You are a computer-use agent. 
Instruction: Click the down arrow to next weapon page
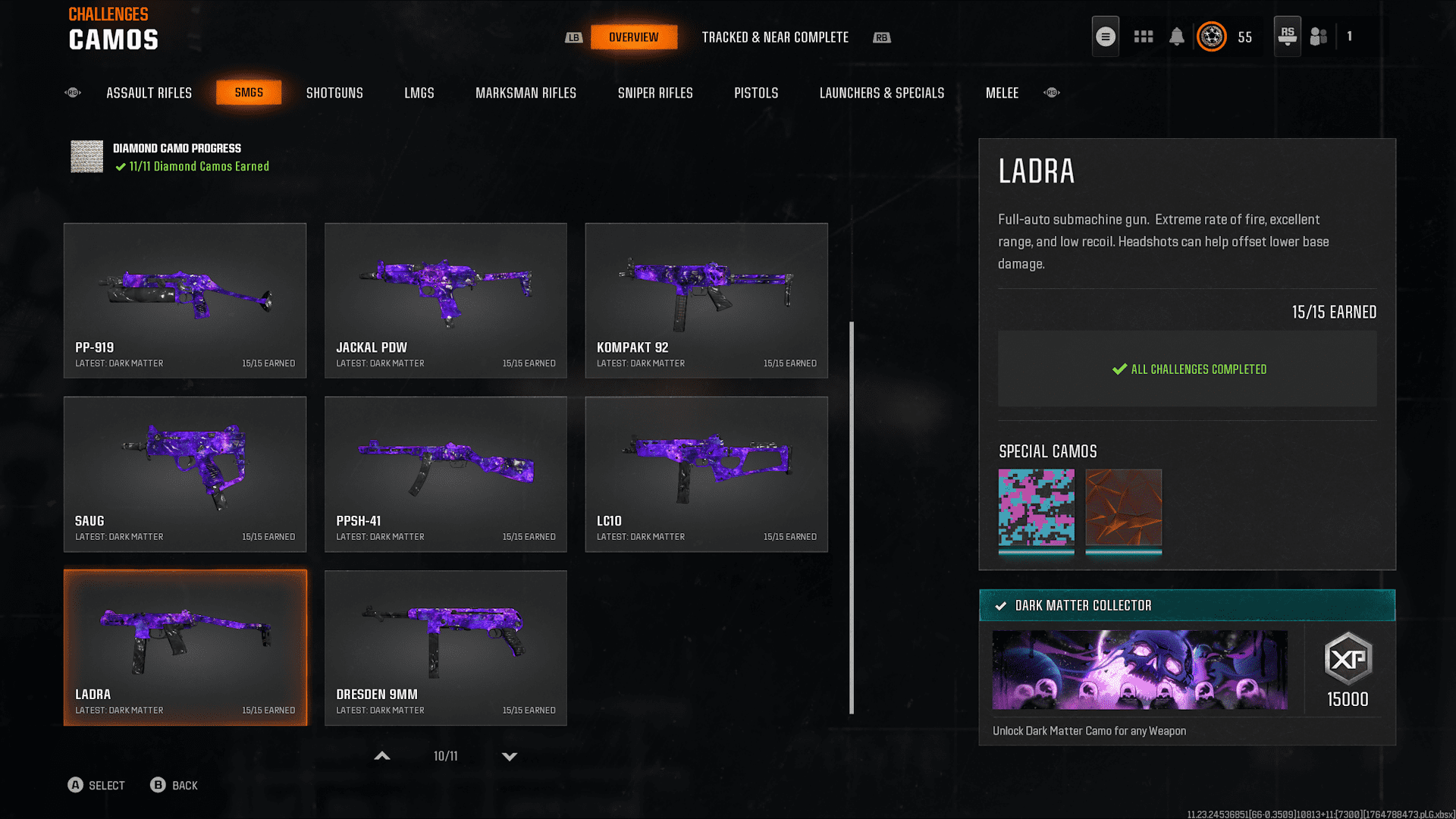click(x=510, y=756)
